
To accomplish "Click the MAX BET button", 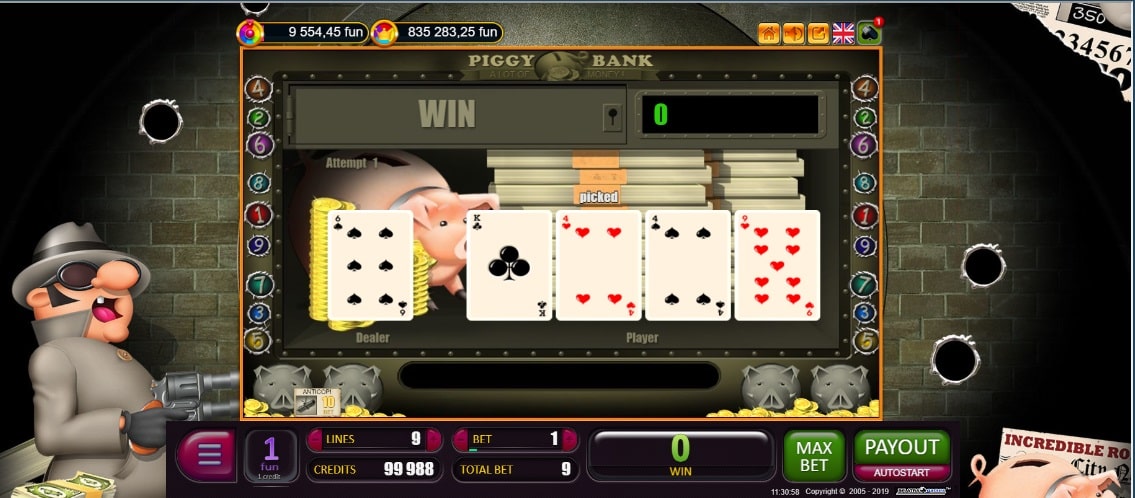I will 813,457.
